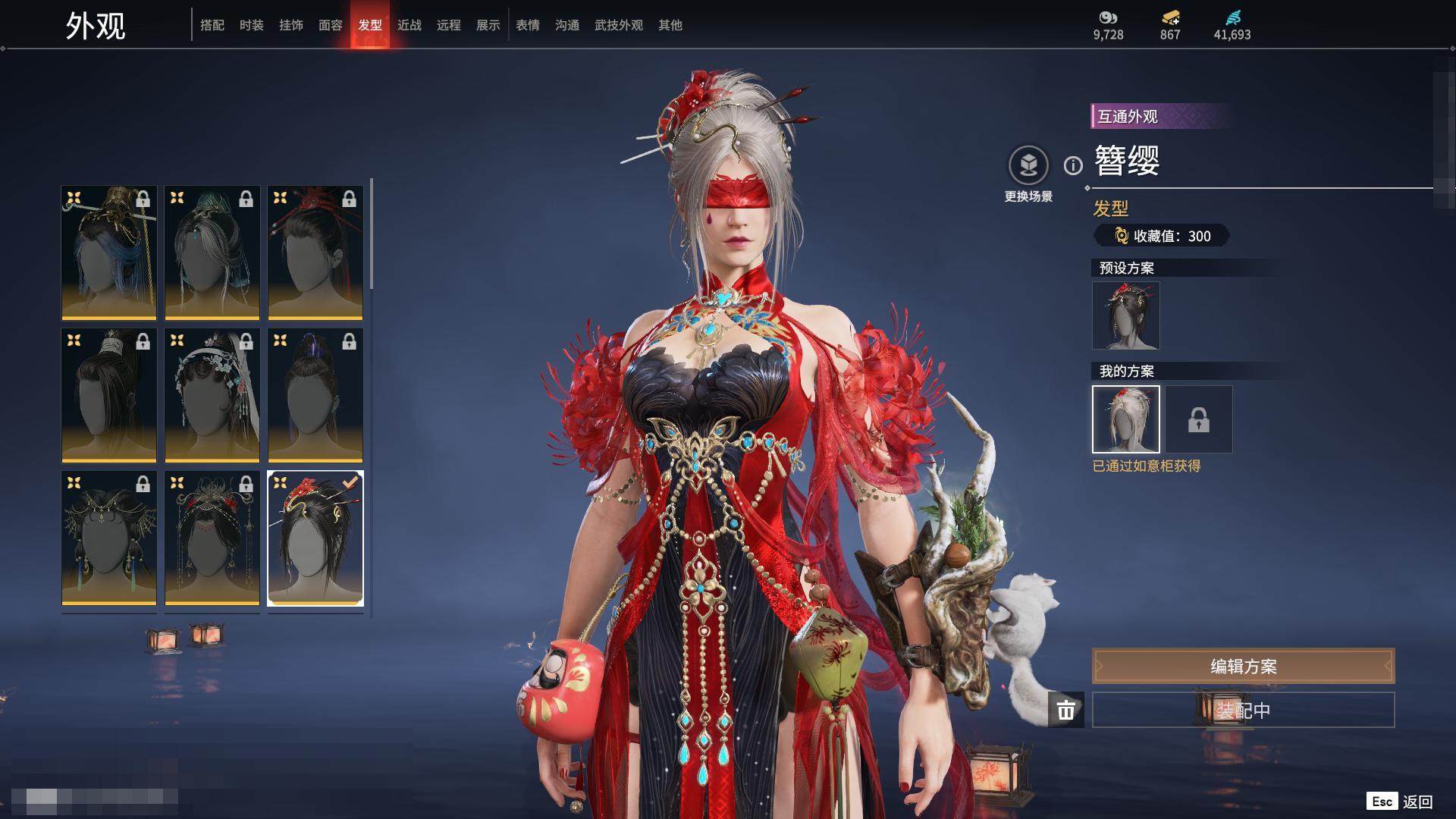Open the 表情 tab
1456x819 pixels.
click(x=528, y=25)
